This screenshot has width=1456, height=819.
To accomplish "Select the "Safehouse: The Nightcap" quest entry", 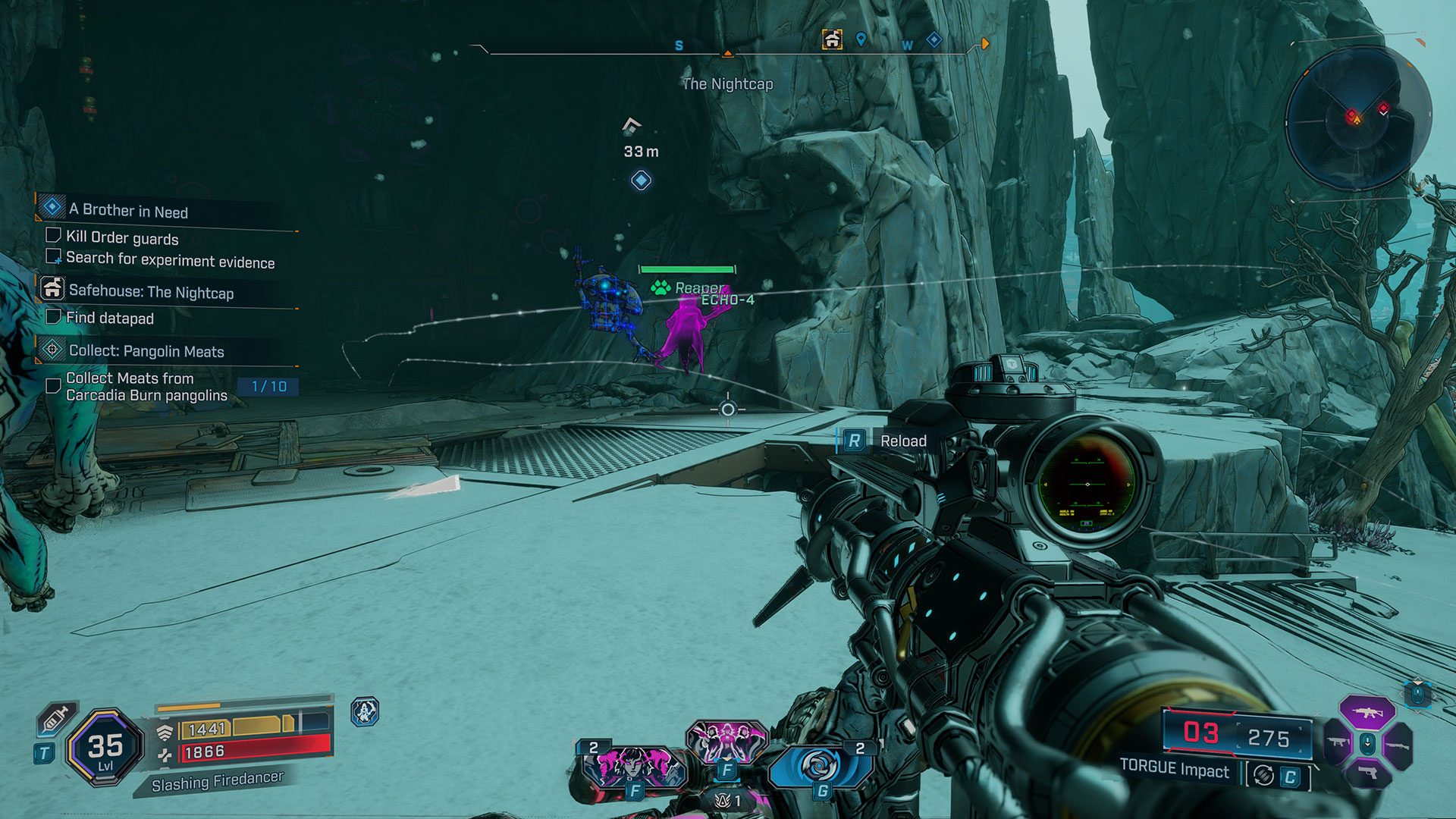I will [151, 292].
